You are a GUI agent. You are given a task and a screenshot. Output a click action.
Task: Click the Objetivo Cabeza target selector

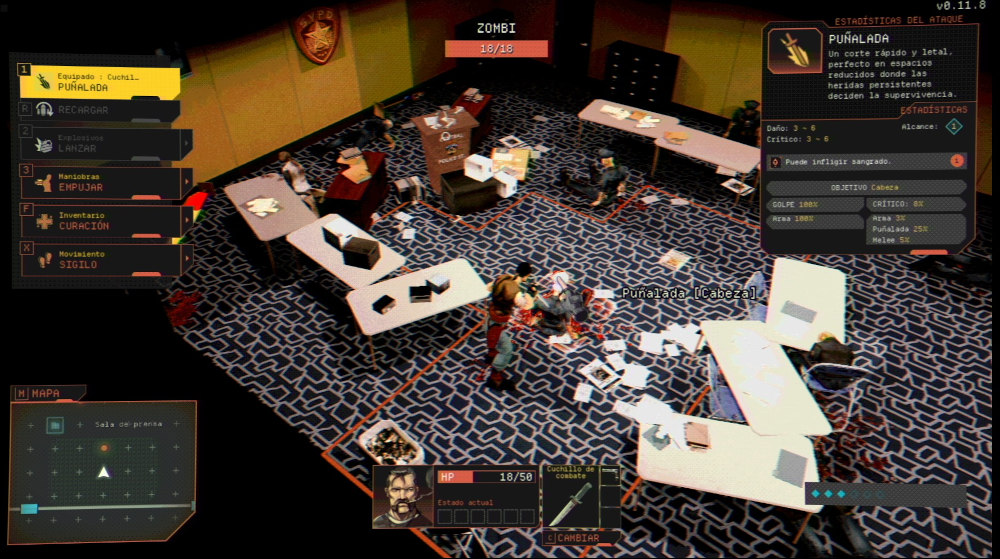pos(866,187)
